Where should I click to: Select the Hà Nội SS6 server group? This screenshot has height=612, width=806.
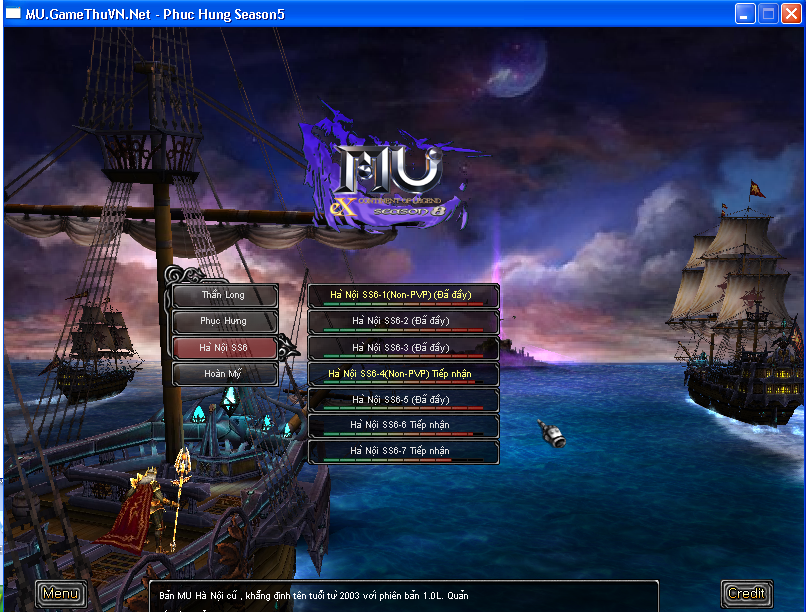pyautogui.click(x=223, y=348)
